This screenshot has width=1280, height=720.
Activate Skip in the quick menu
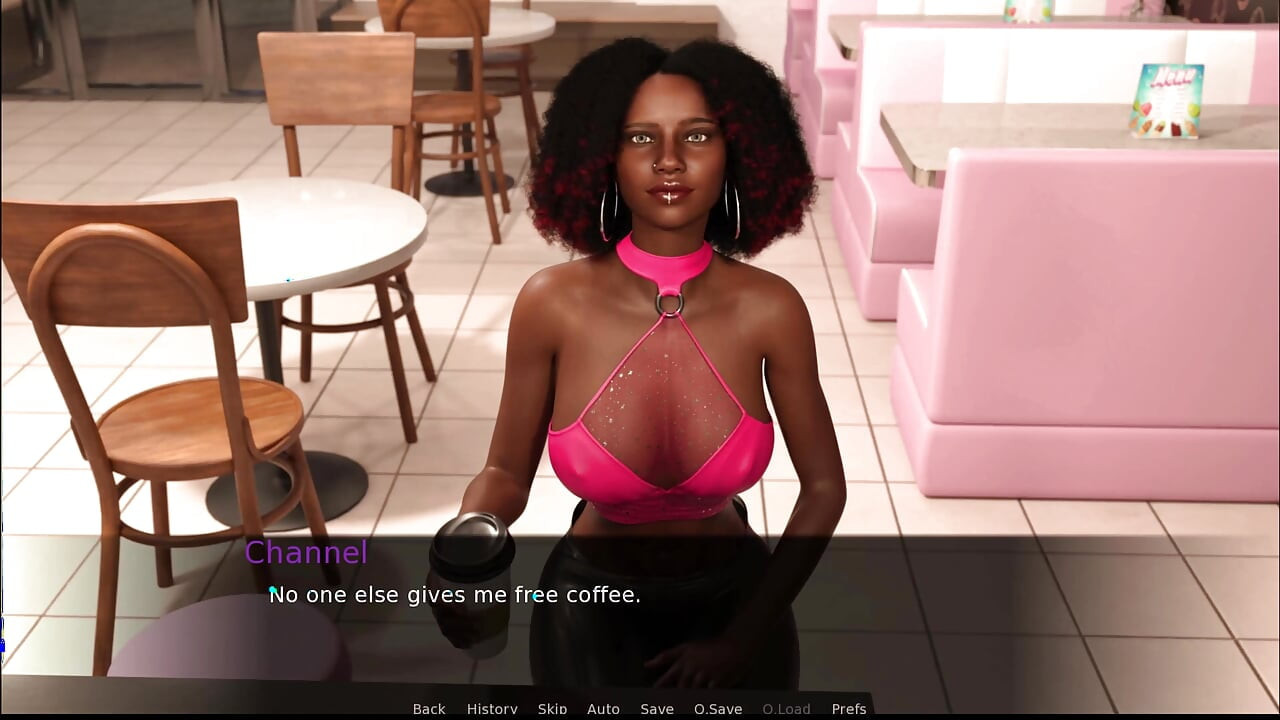point(552,708)
